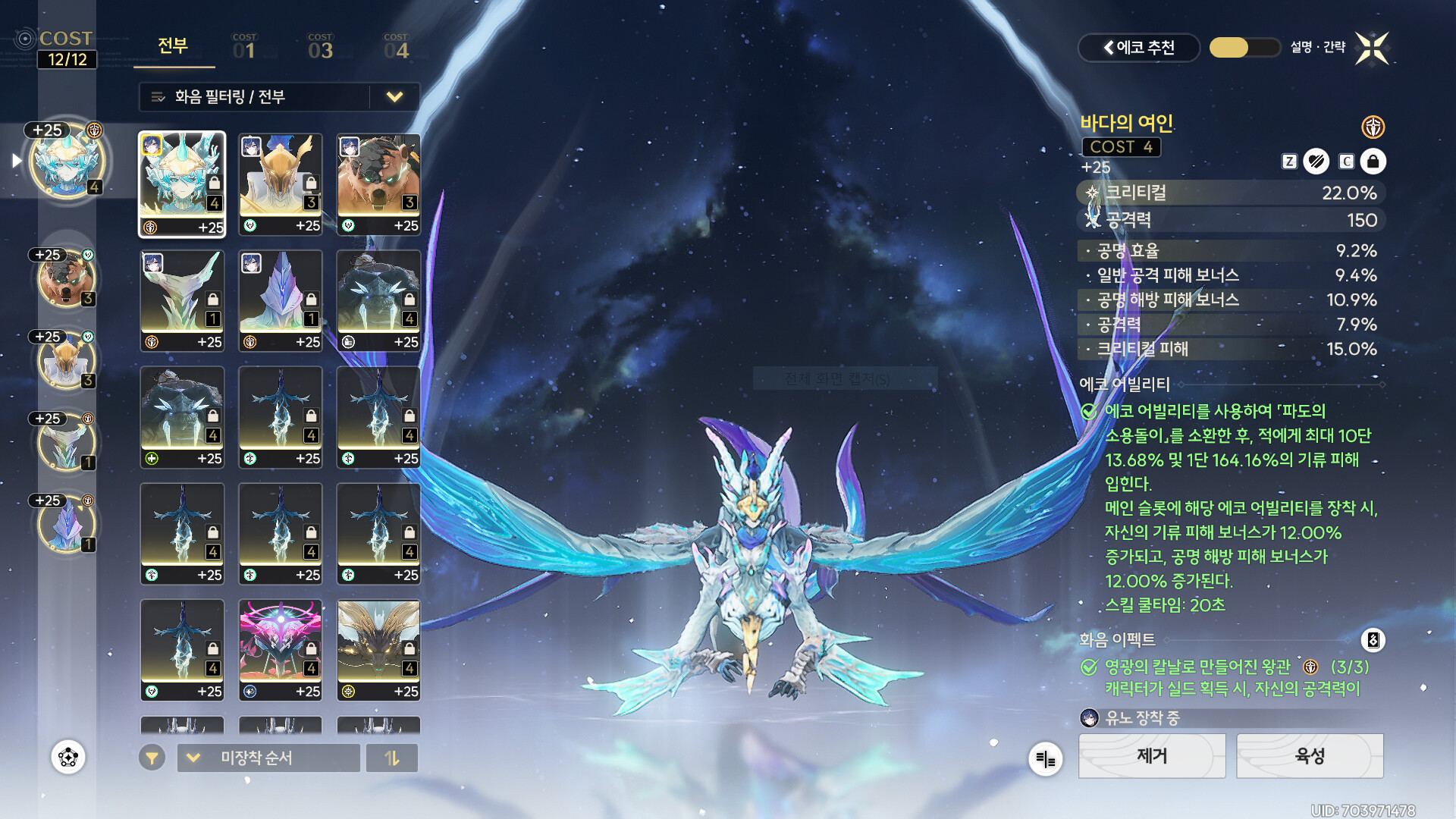Select the pink heart echo in grid

click(281, 650)
